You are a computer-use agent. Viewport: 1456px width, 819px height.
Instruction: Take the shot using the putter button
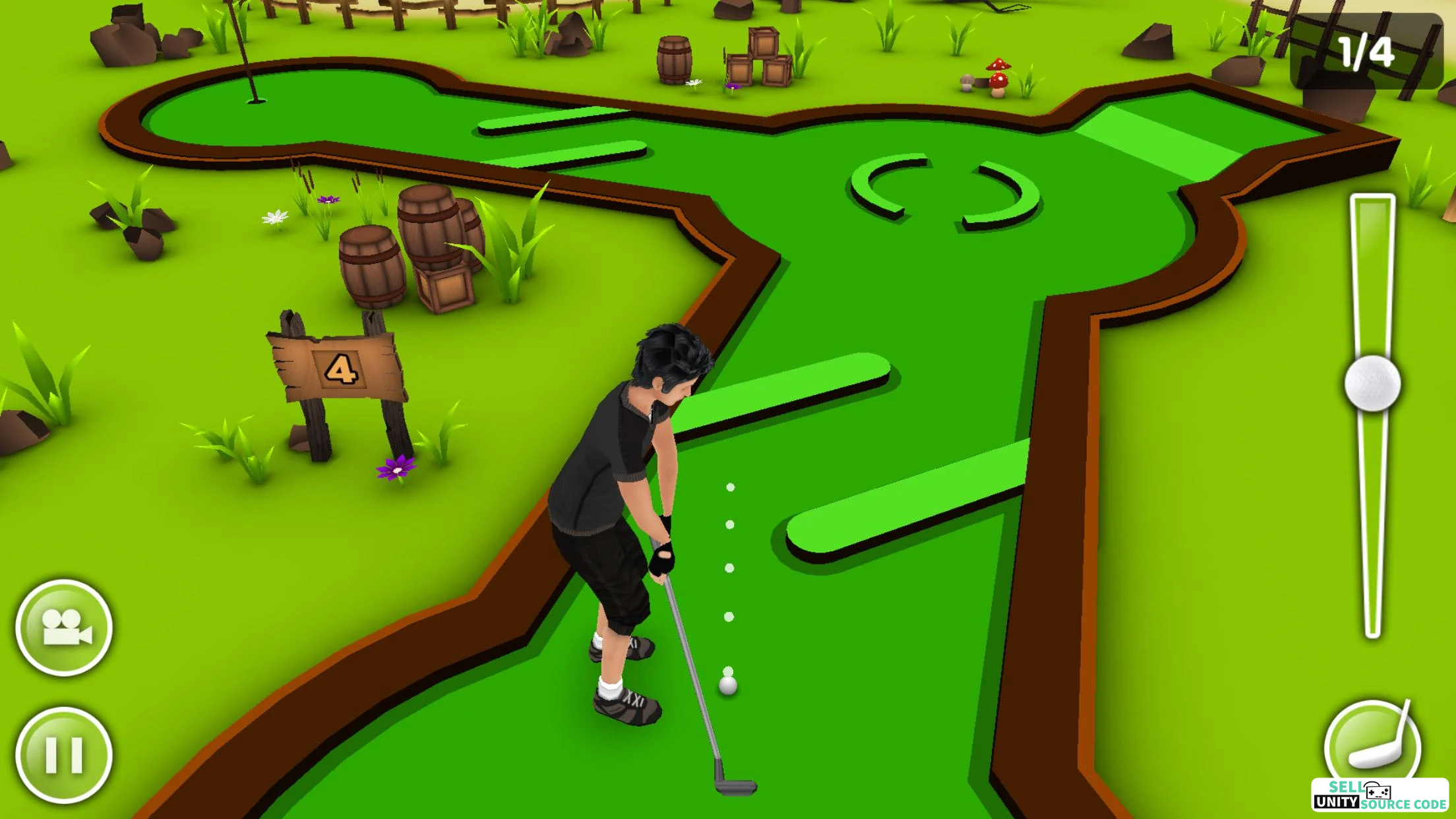1372,742
